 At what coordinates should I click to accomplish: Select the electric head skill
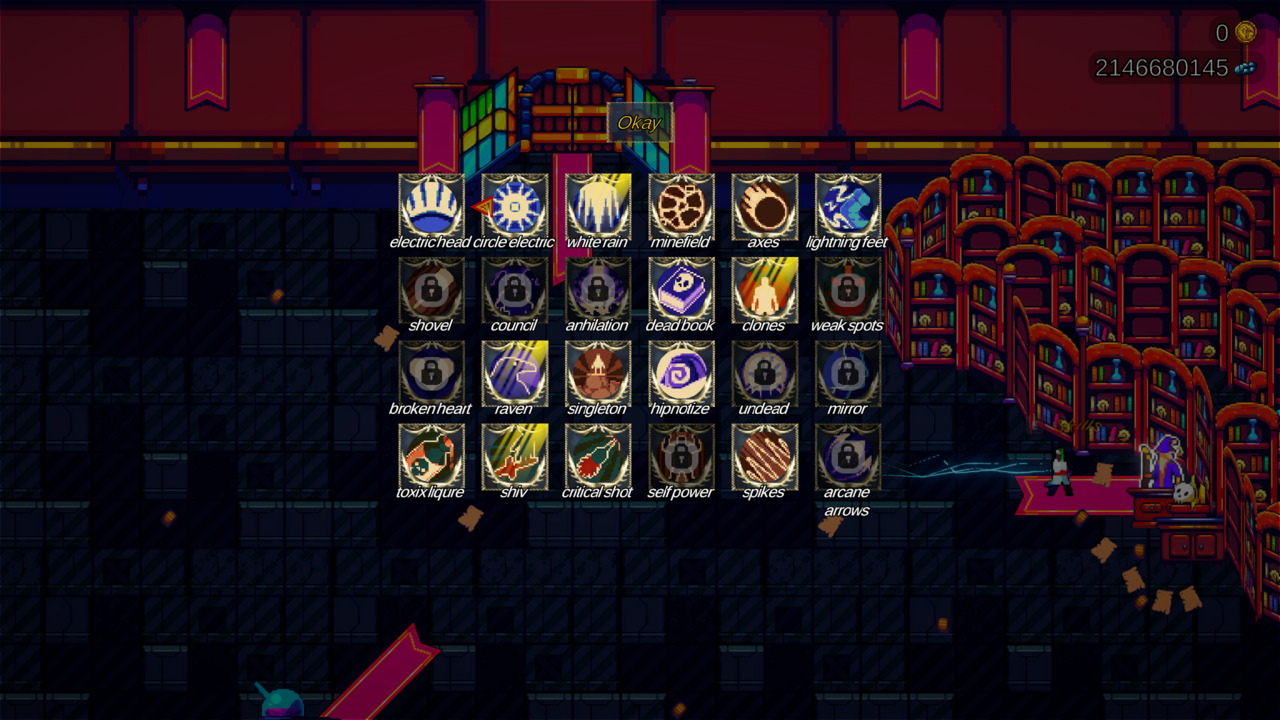coord(430,207)
